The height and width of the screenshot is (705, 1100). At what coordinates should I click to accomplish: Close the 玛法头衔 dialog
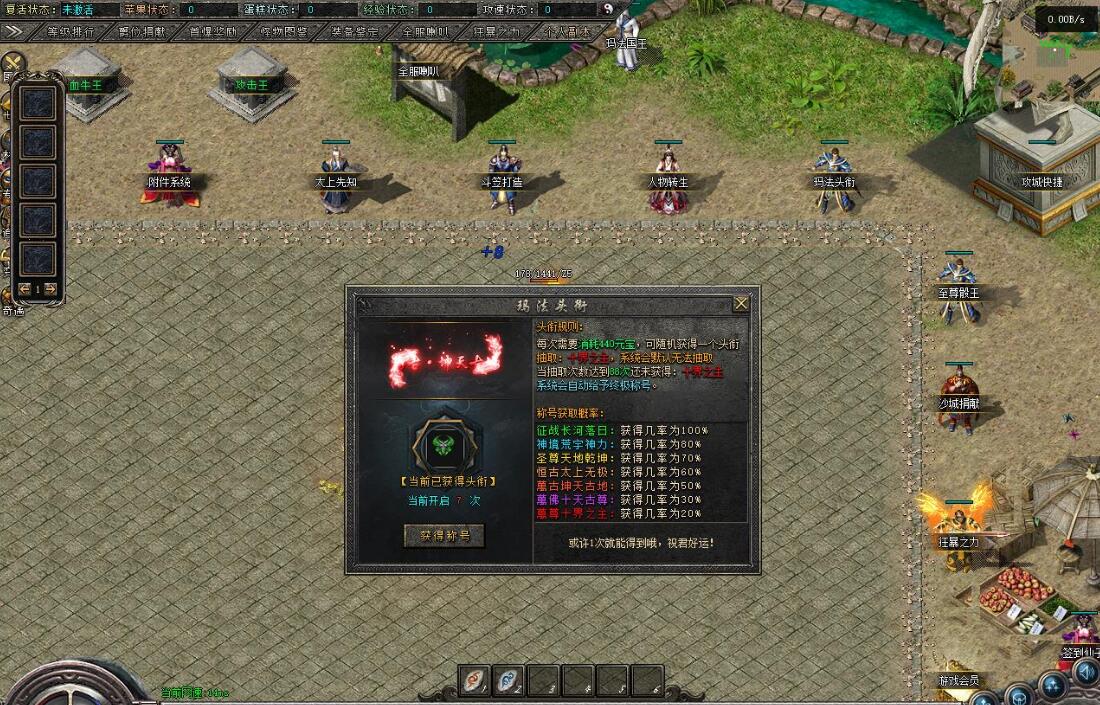tap(741, 303)
